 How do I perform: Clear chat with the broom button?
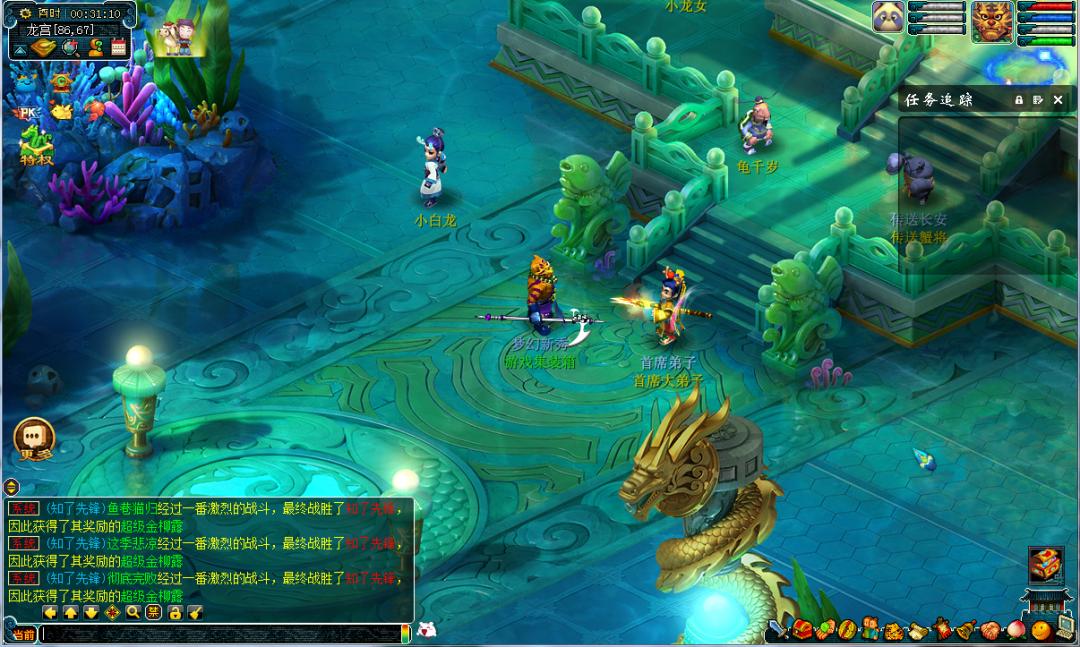tap(195, 612)
